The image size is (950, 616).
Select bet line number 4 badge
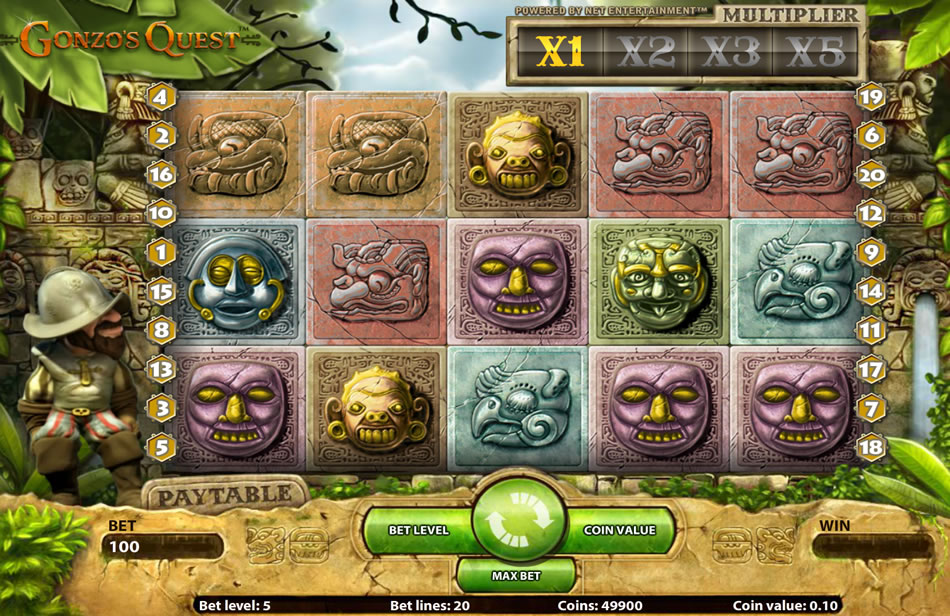coord(161,98)
